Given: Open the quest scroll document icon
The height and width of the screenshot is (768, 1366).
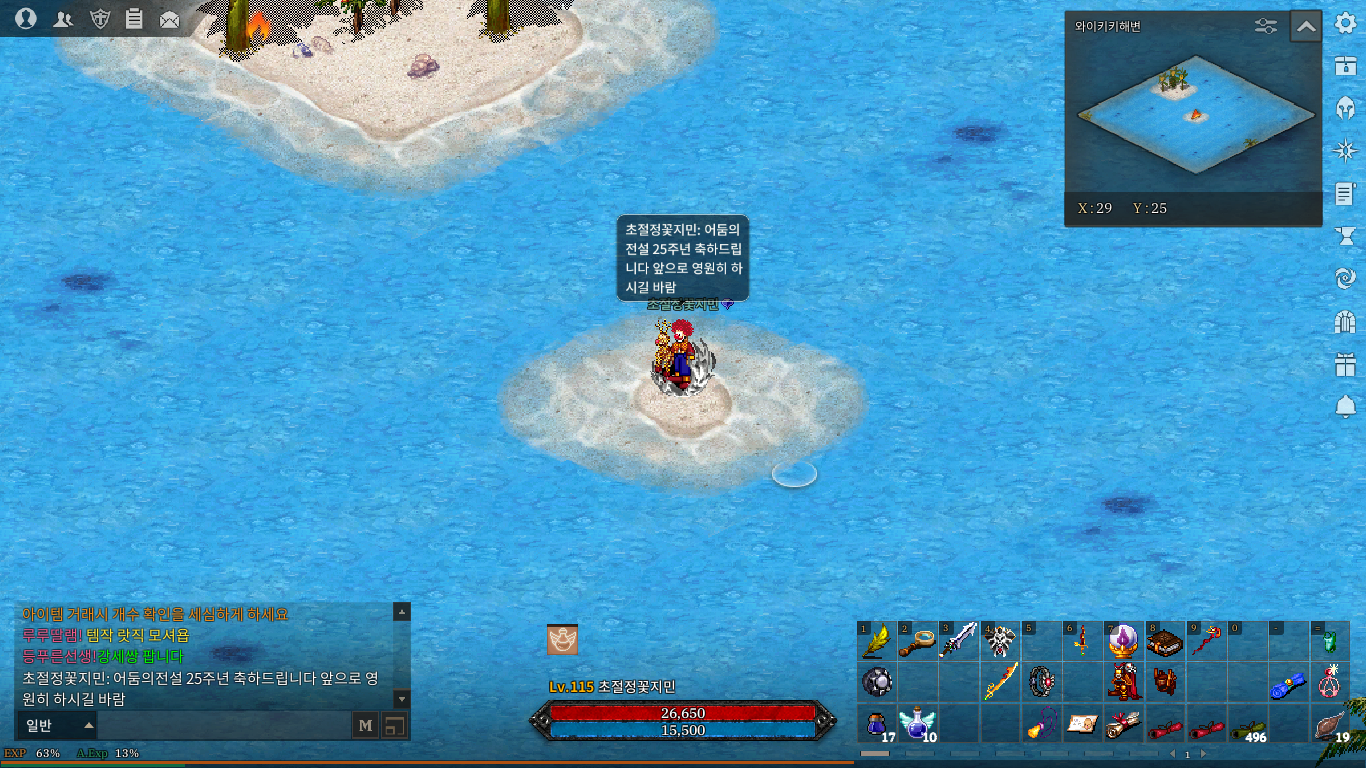Looking at the screenshot, I should coord(1345,193).
